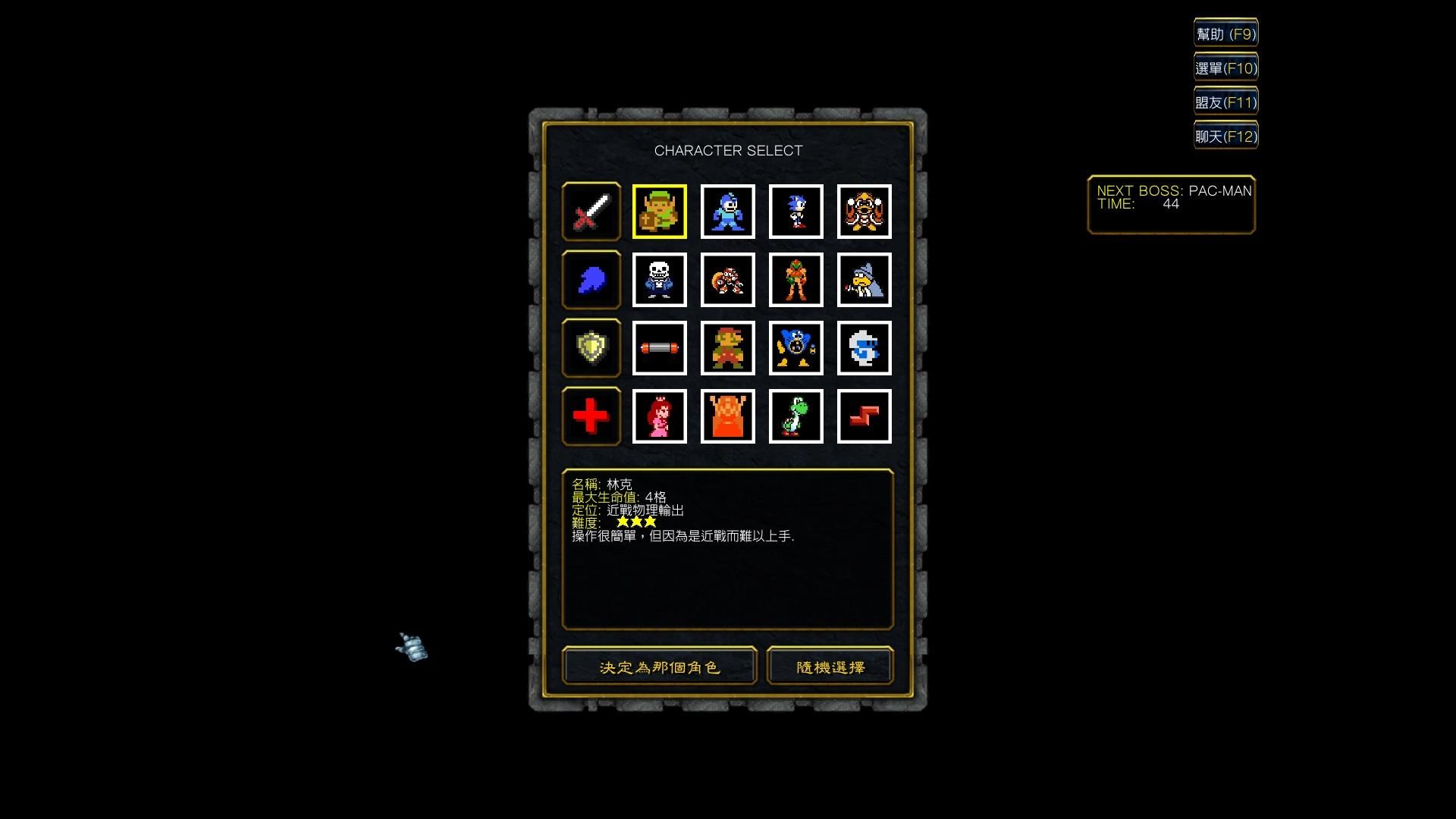Pick Sonic the Hedgehog portrait

click(x=795, y=212)
